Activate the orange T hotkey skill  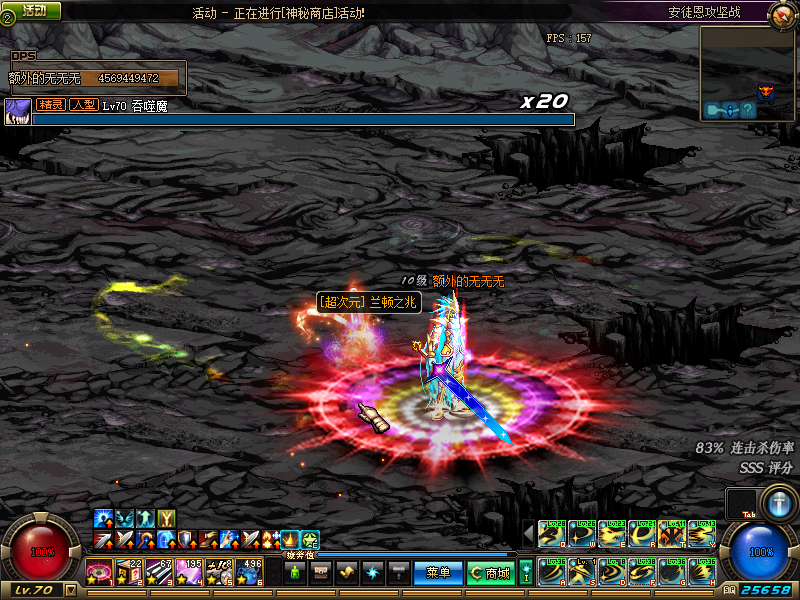point(671,534)
